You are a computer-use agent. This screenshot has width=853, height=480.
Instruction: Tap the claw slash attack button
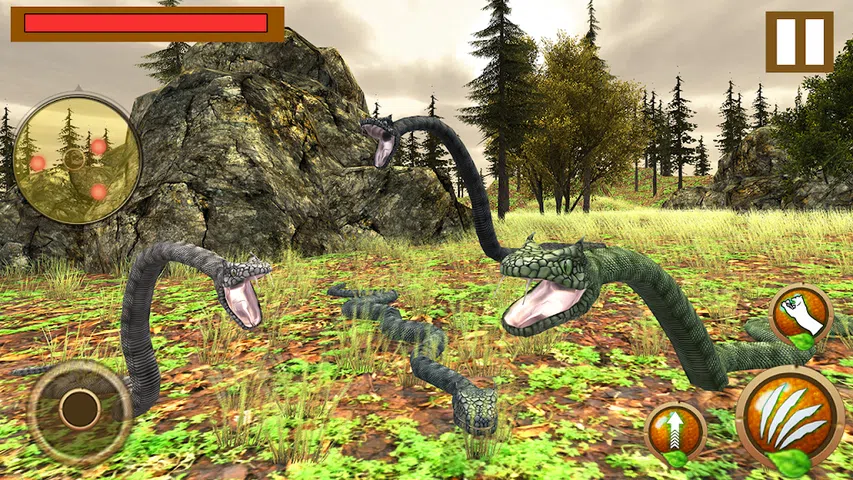click(790, 416)
